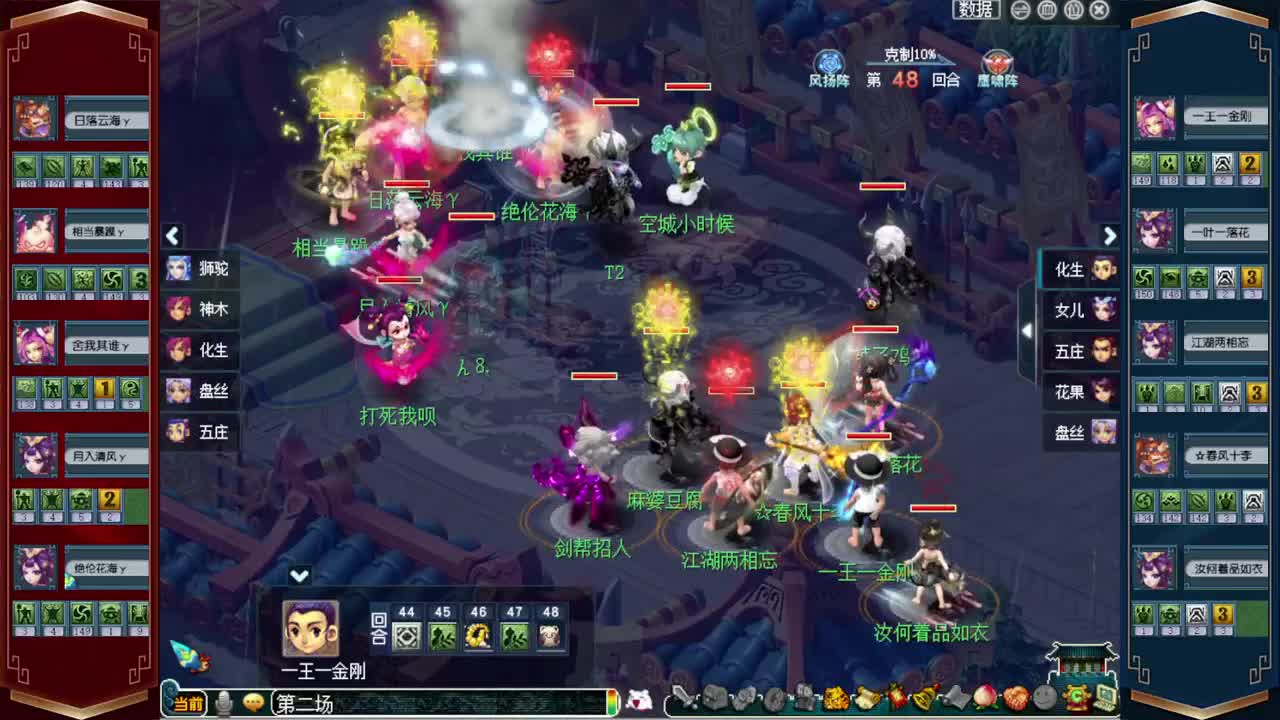Open the 数据 data panel

click(977, 9)
